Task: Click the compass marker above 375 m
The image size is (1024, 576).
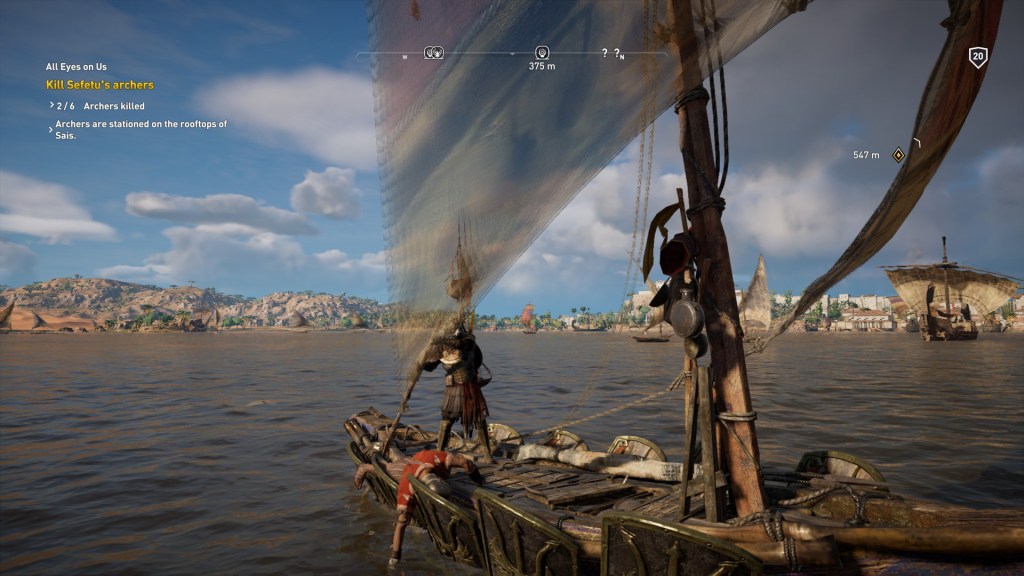Action: [542, 52]
